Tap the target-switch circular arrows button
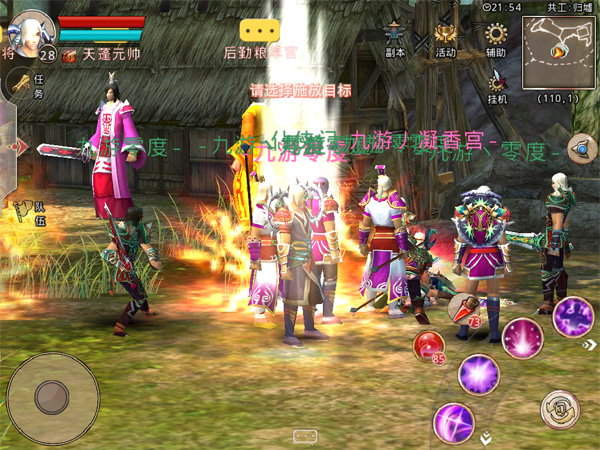This screenshot has height=450, width=600. [560, 408]
